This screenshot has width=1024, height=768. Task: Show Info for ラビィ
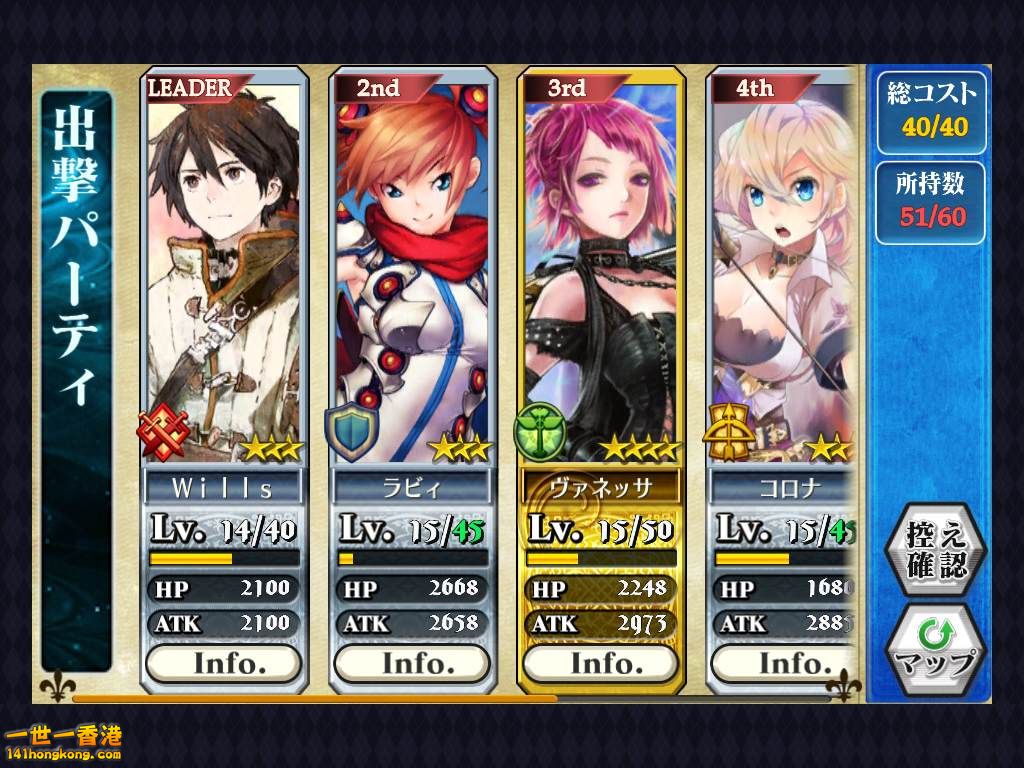click(411, 663)
